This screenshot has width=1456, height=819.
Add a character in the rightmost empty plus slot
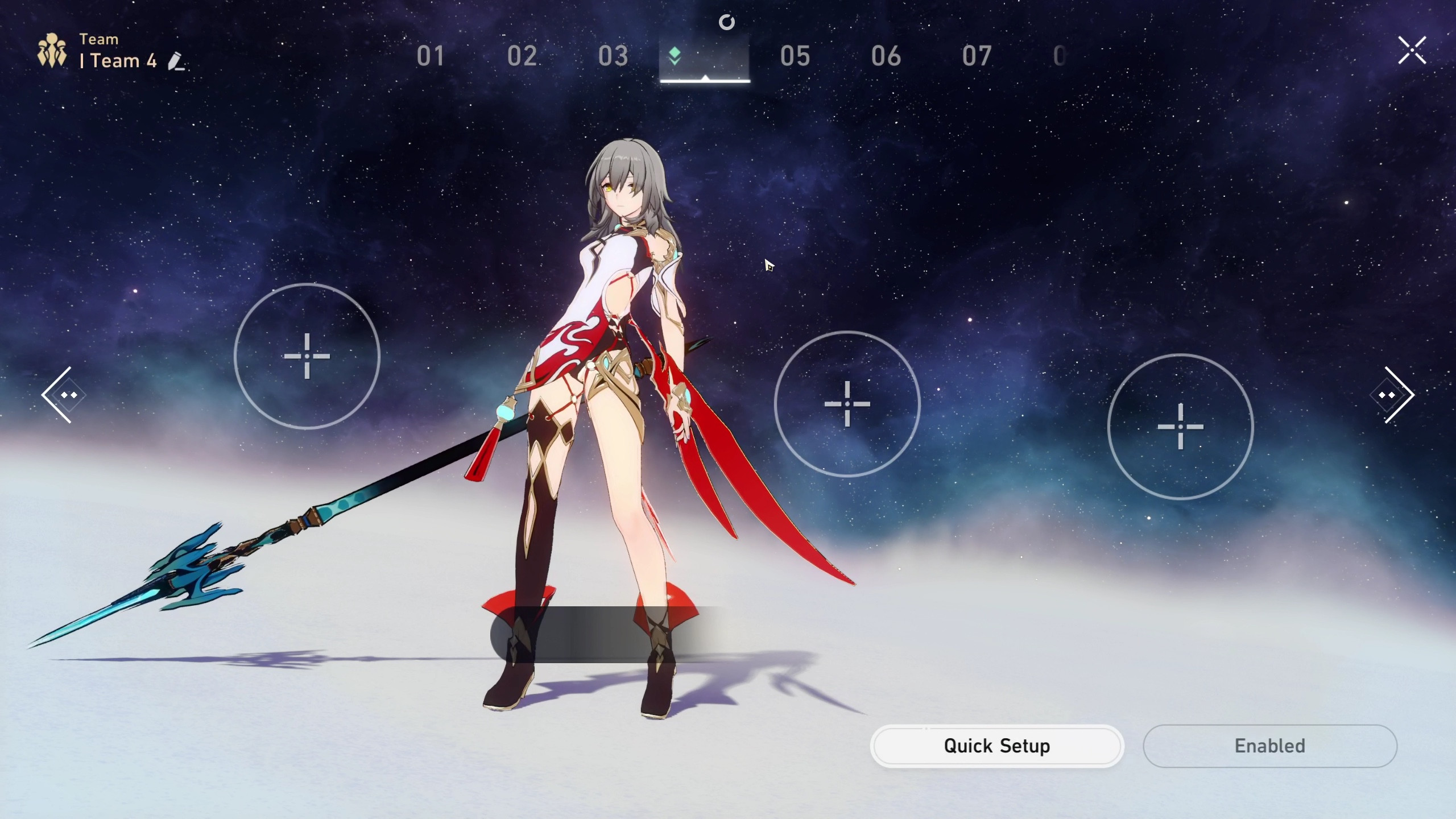click(x=1181, y=427)
